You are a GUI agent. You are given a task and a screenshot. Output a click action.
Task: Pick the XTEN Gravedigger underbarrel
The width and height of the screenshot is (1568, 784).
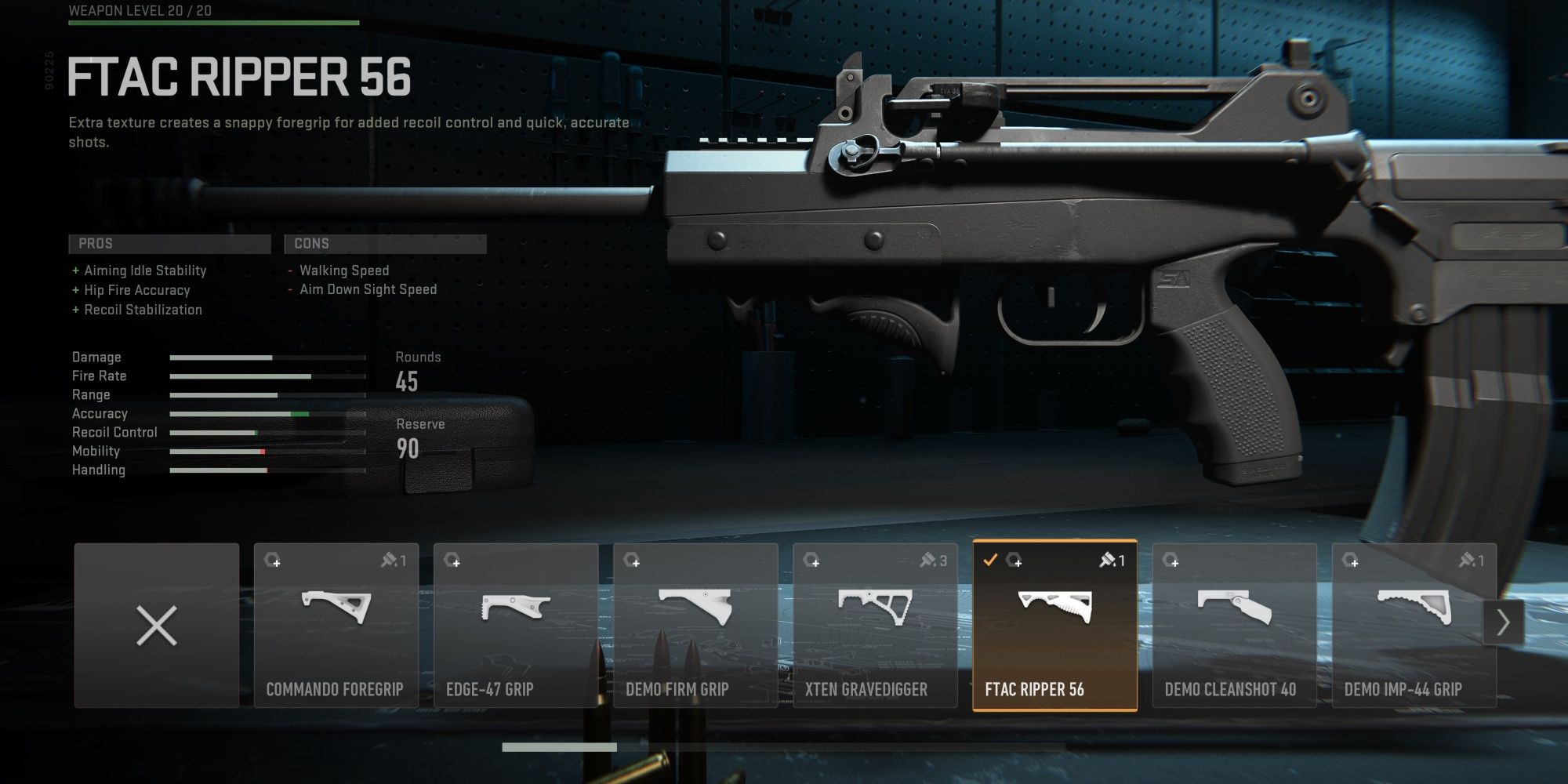[x=875, y=626]
